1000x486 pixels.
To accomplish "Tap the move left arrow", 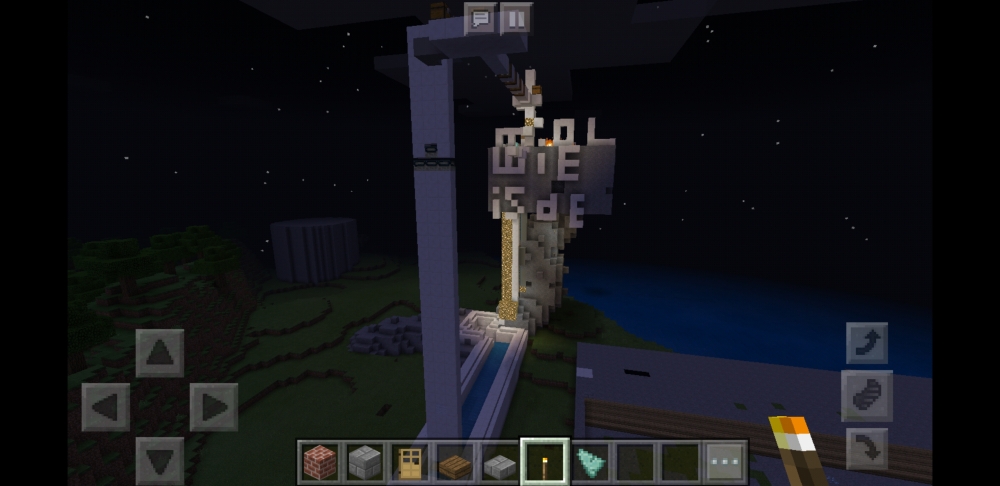I will pyautogui.click(x=106, y=407).
